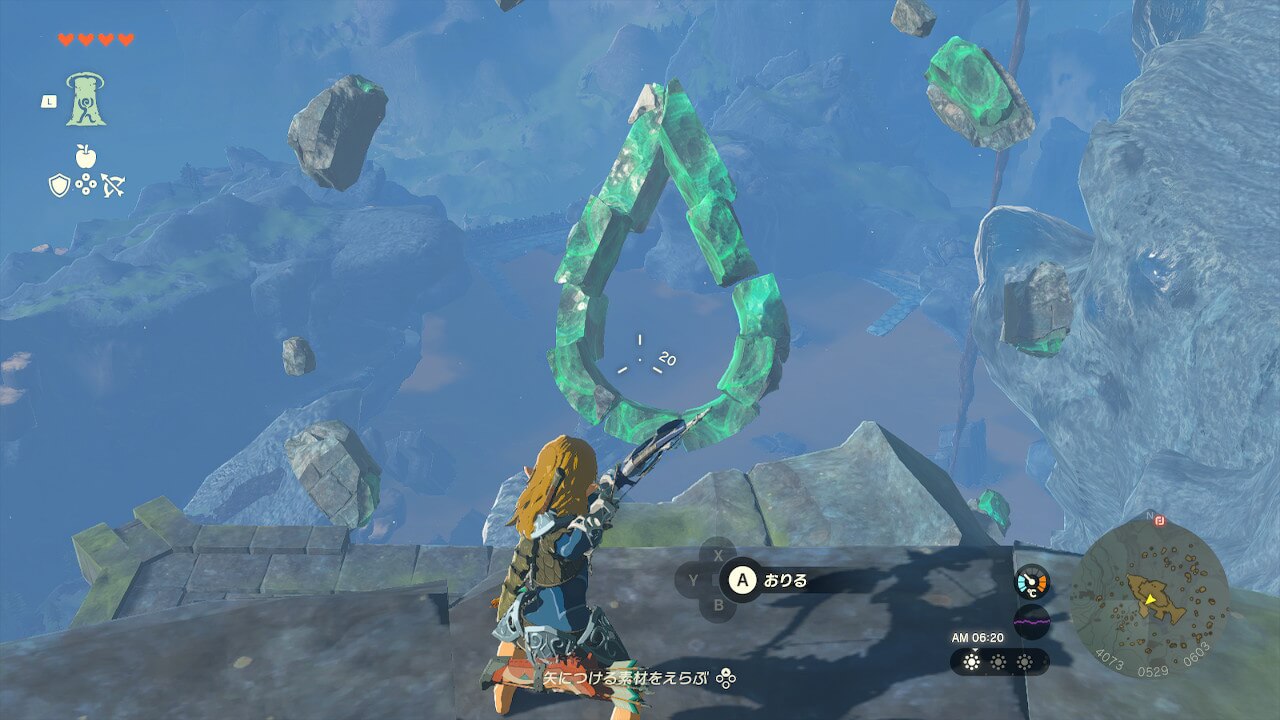Activate the Ascend ability icon
The width and height of the screenshot is (1280, 720).
point(86,99)
